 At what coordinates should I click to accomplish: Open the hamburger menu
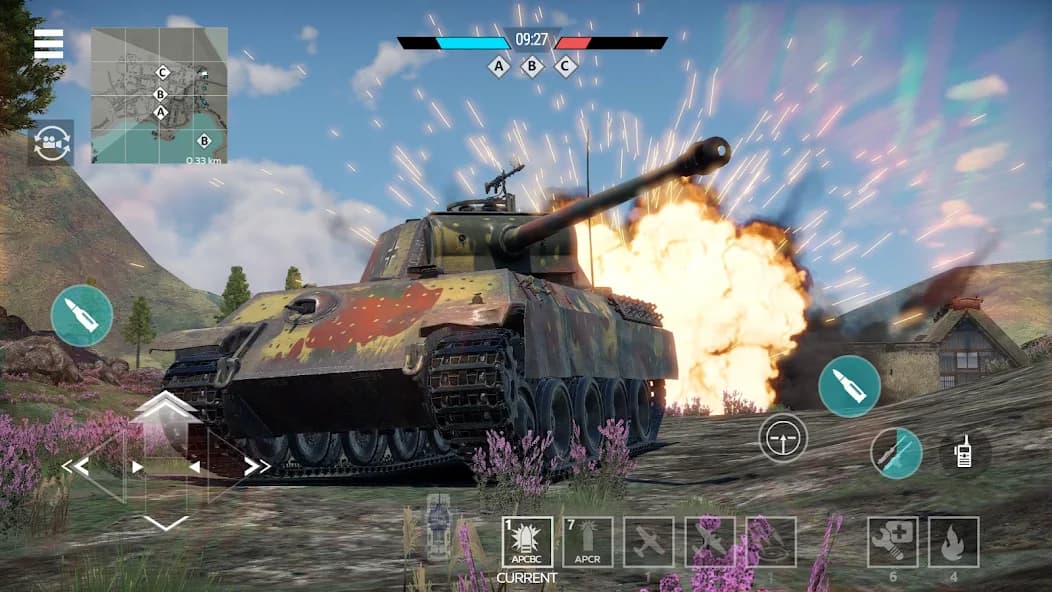click(x=48, y=44)
